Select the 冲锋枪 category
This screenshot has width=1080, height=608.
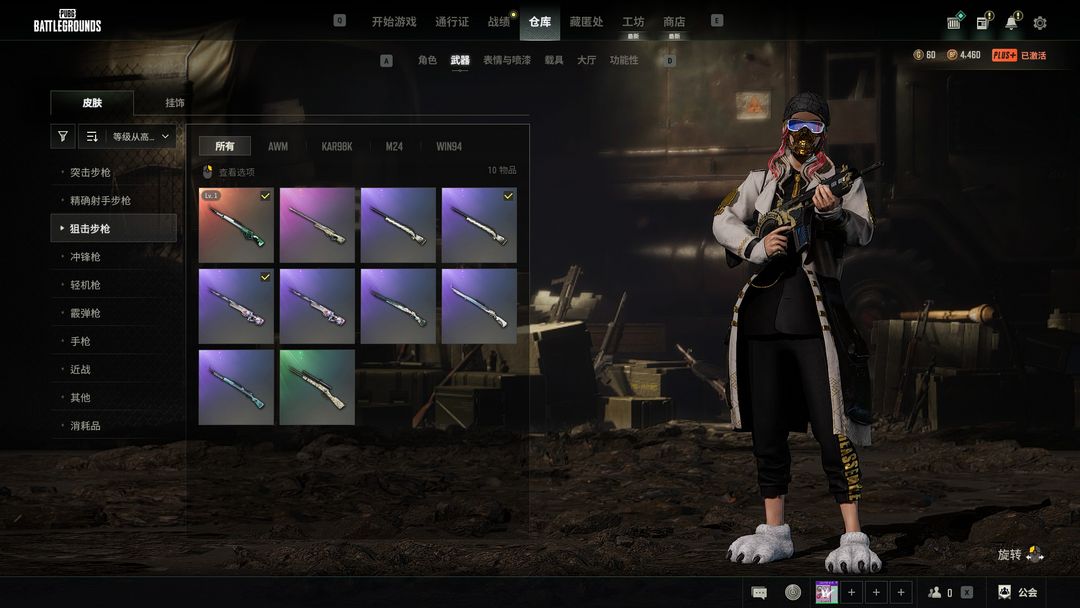tap(85, 257)
